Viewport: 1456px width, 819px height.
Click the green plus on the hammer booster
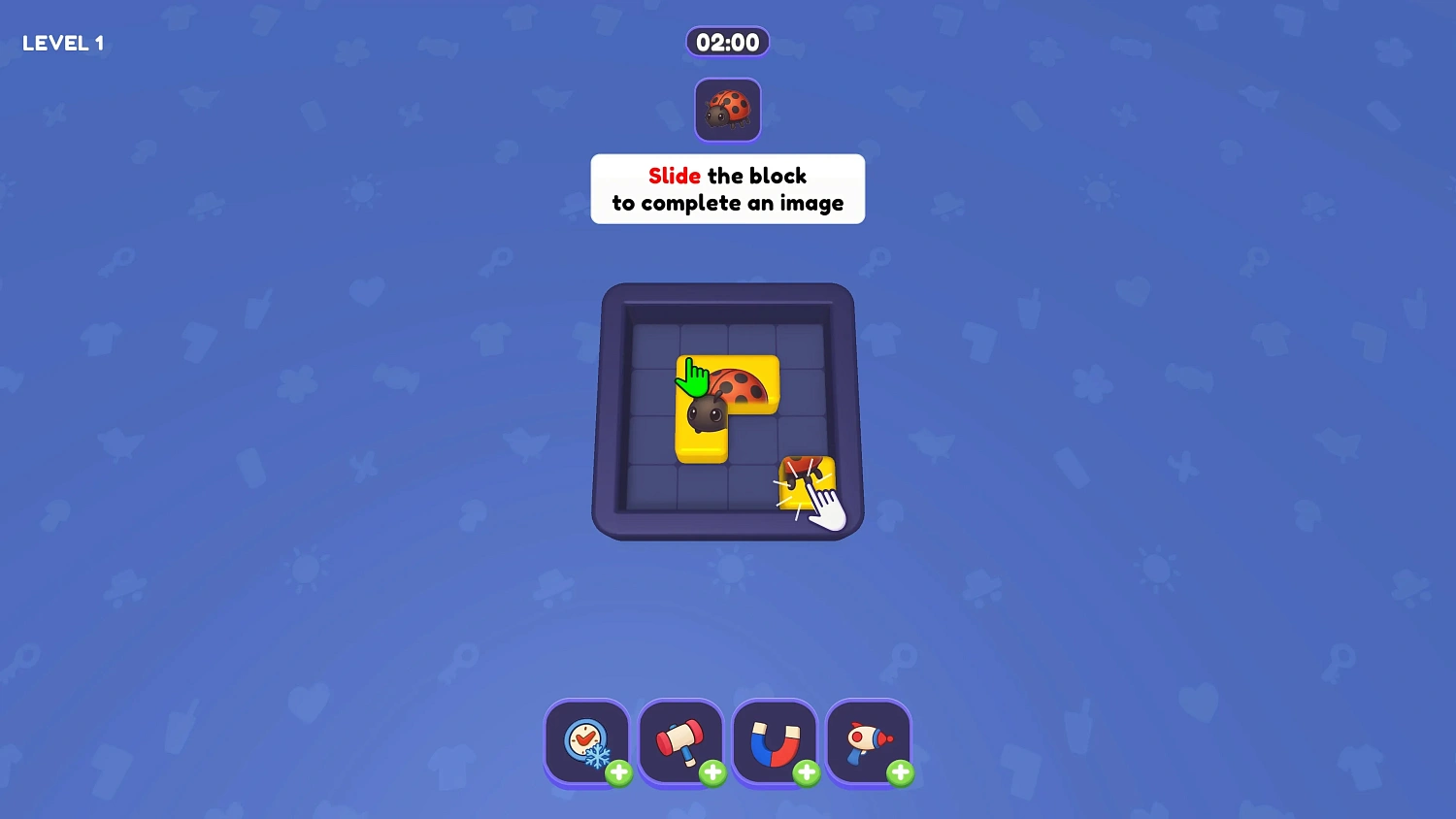(x=713, y=772)
